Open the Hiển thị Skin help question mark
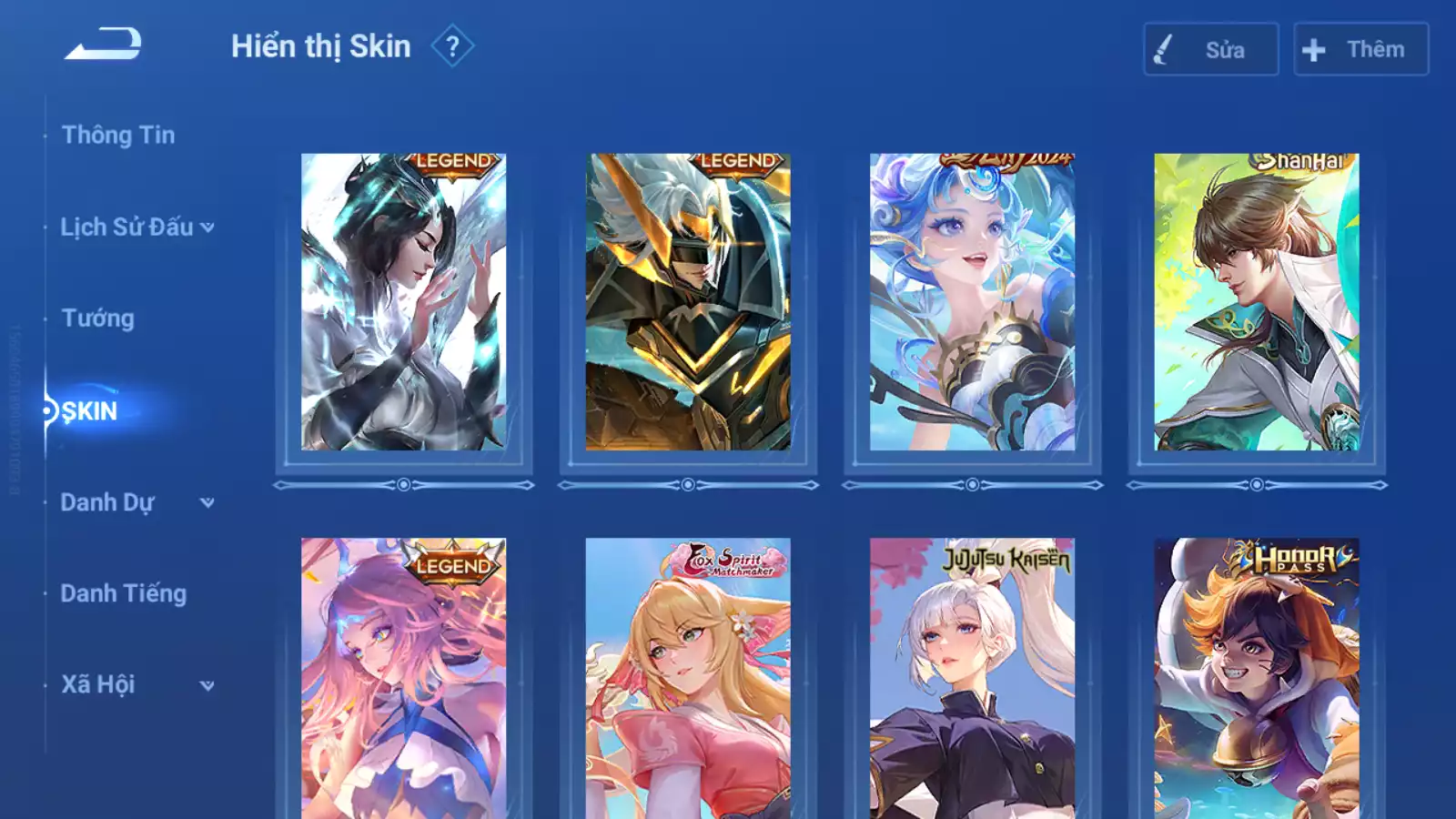 [452, 46]
